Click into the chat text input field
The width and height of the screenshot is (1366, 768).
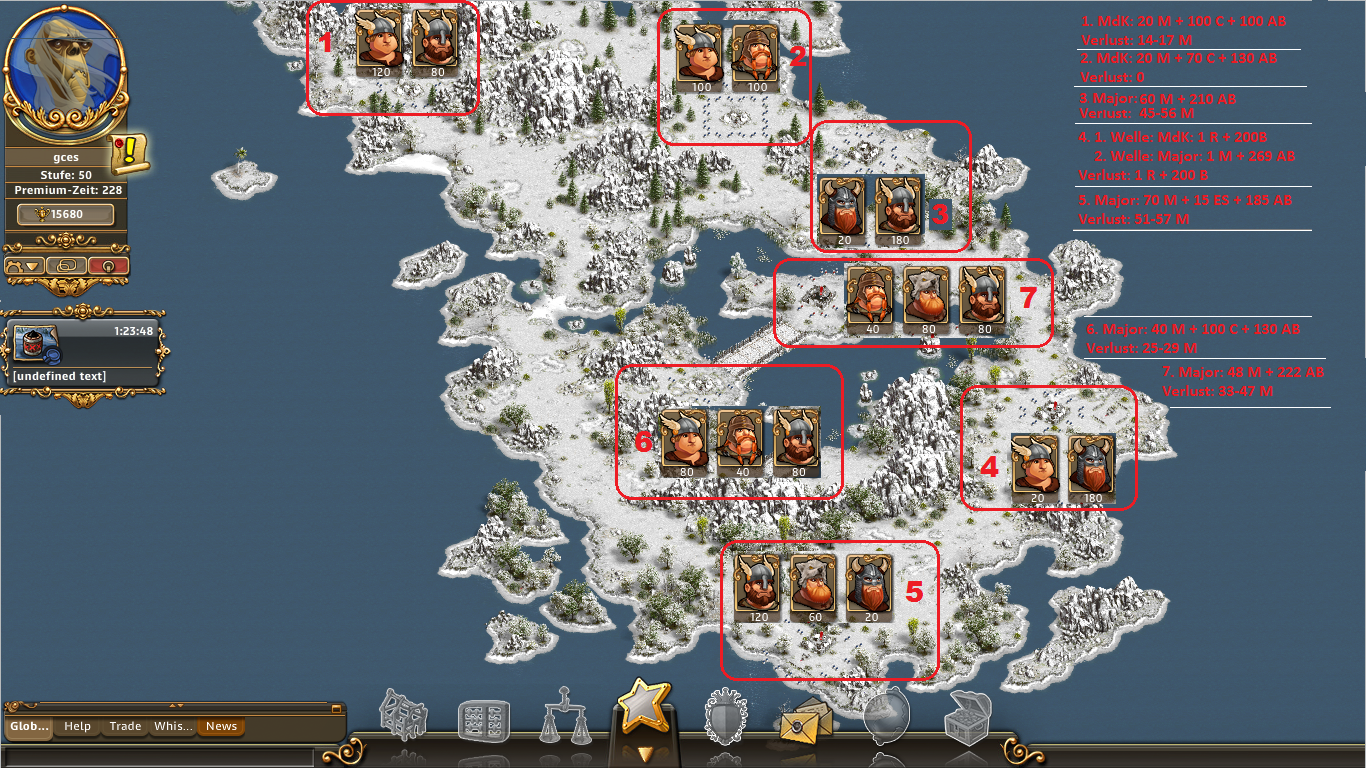coord(160,756)
